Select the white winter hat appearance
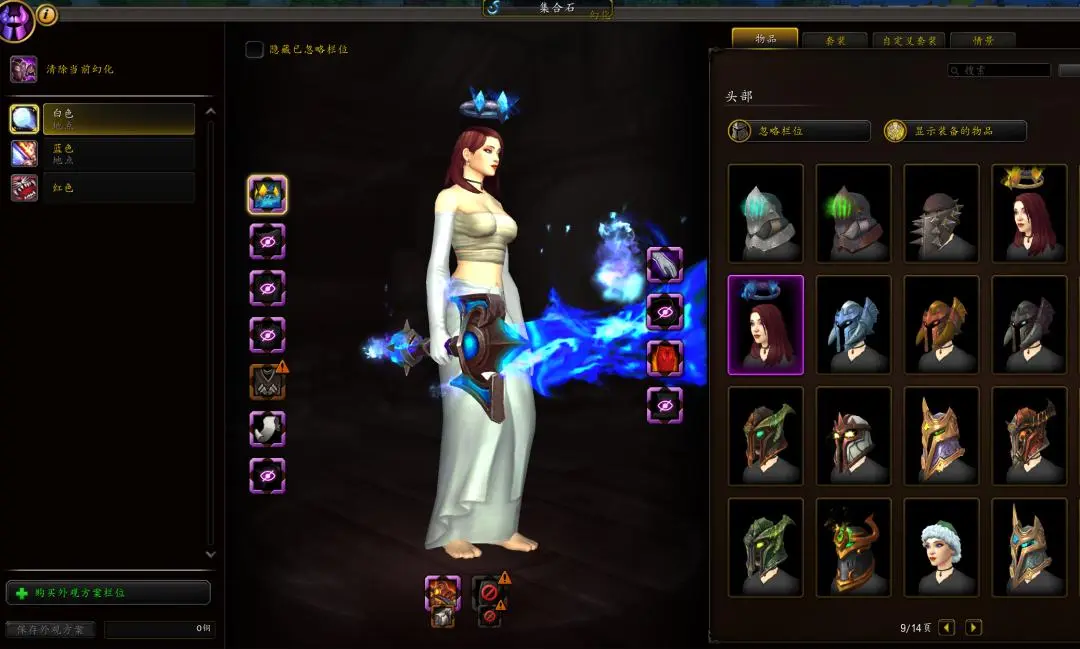Viewport: 1080px width, 649px height. [x=941, y=547]
